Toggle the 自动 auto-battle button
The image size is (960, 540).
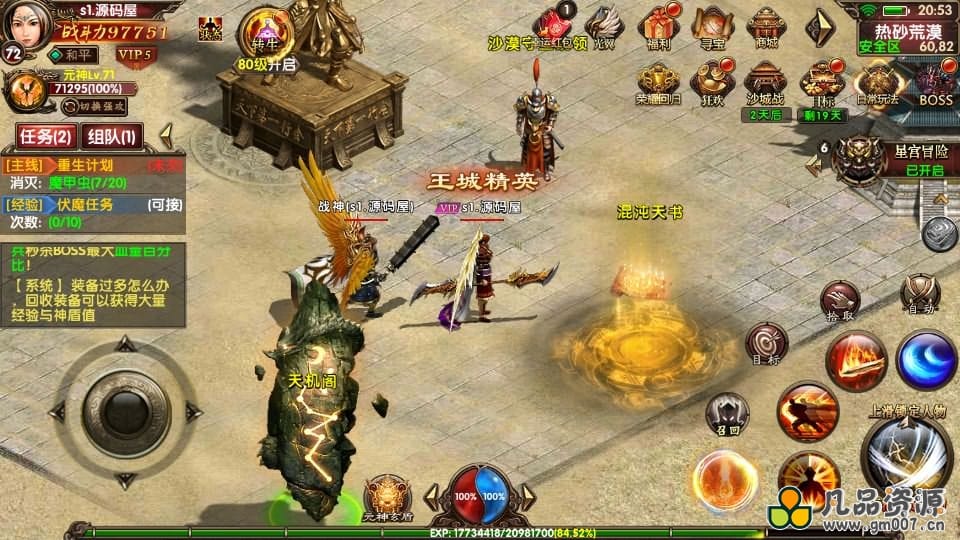point(919,293)
